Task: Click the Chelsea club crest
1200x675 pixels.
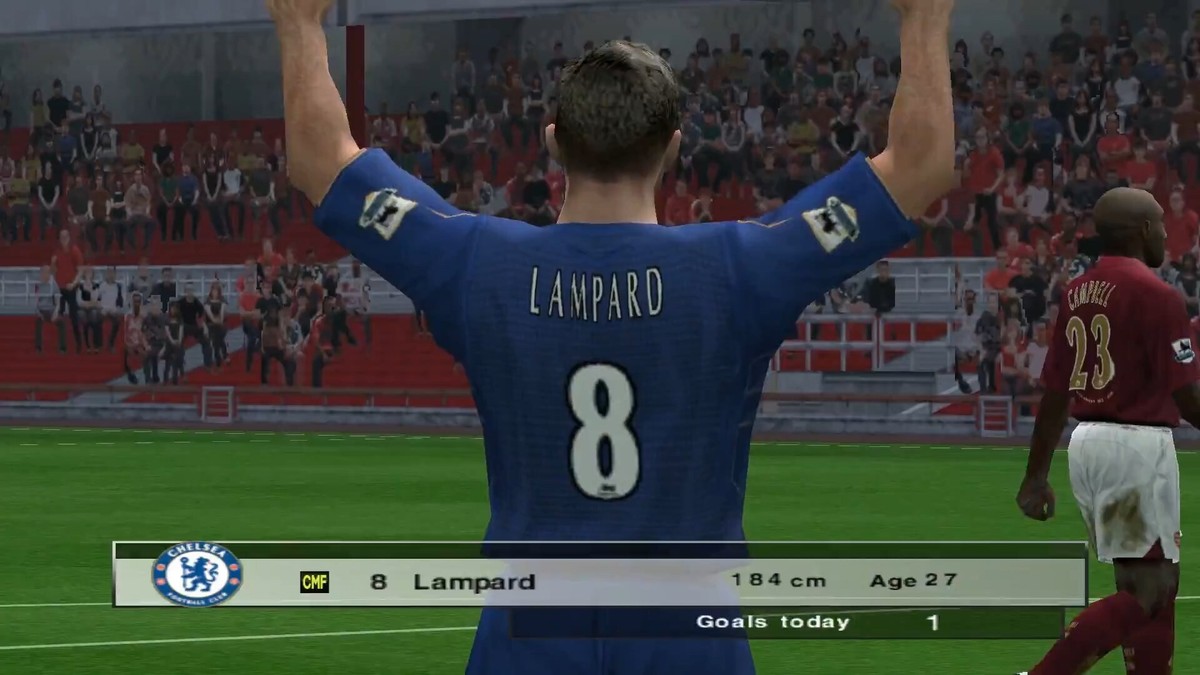Action: point(197,575)
